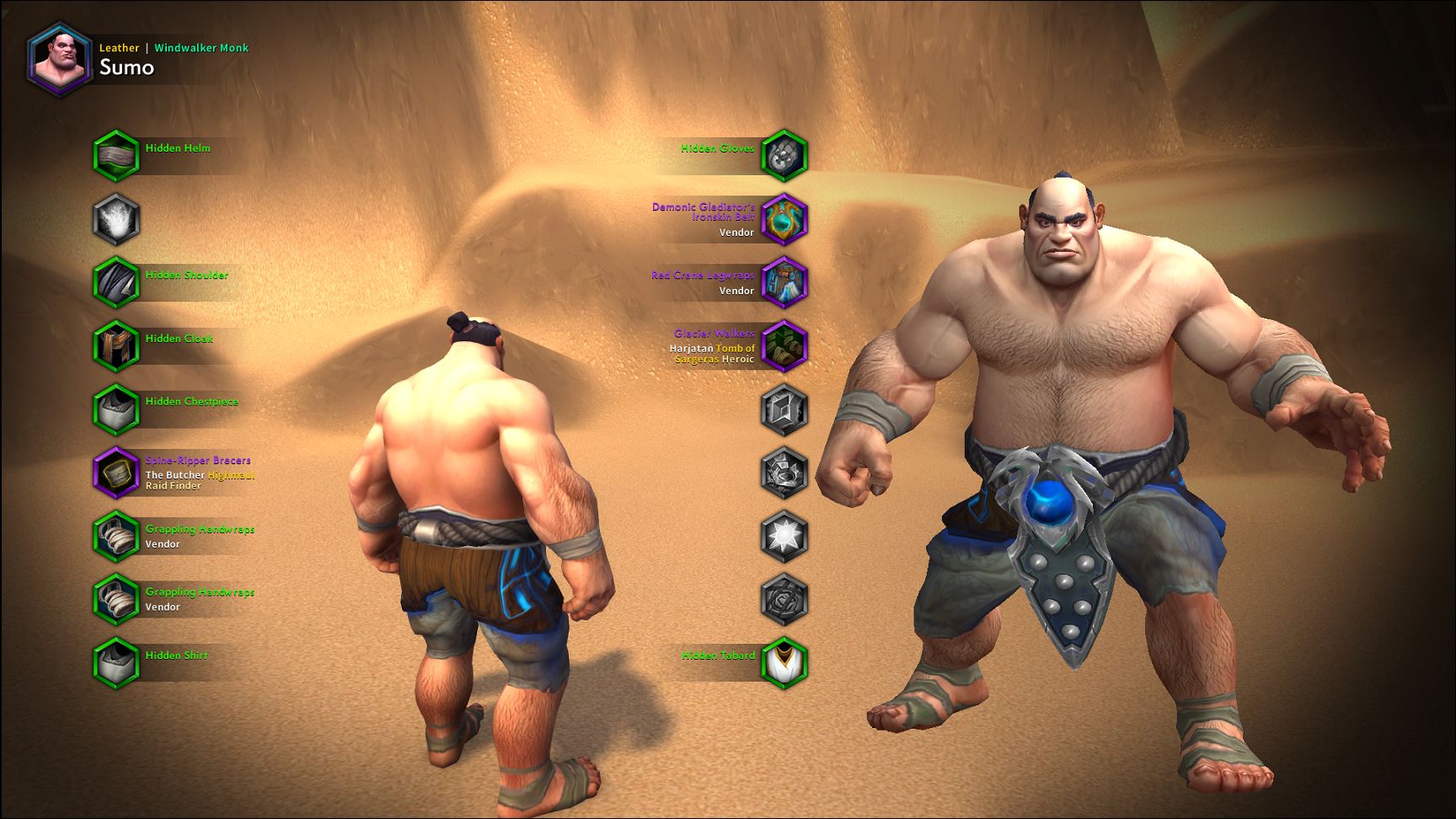Click the Highmaul source link
This screenshot has width=1456, height=819.
click(230, 474)
